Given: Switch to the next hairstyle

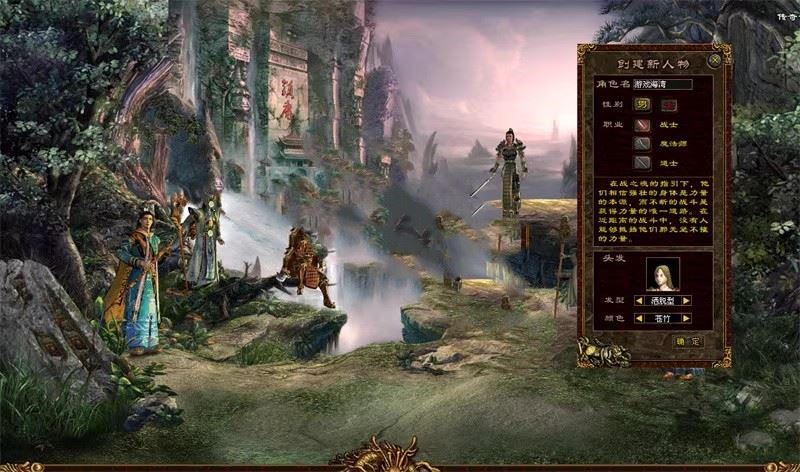Looking at the screenshot, I should click(x=687, y=300).
